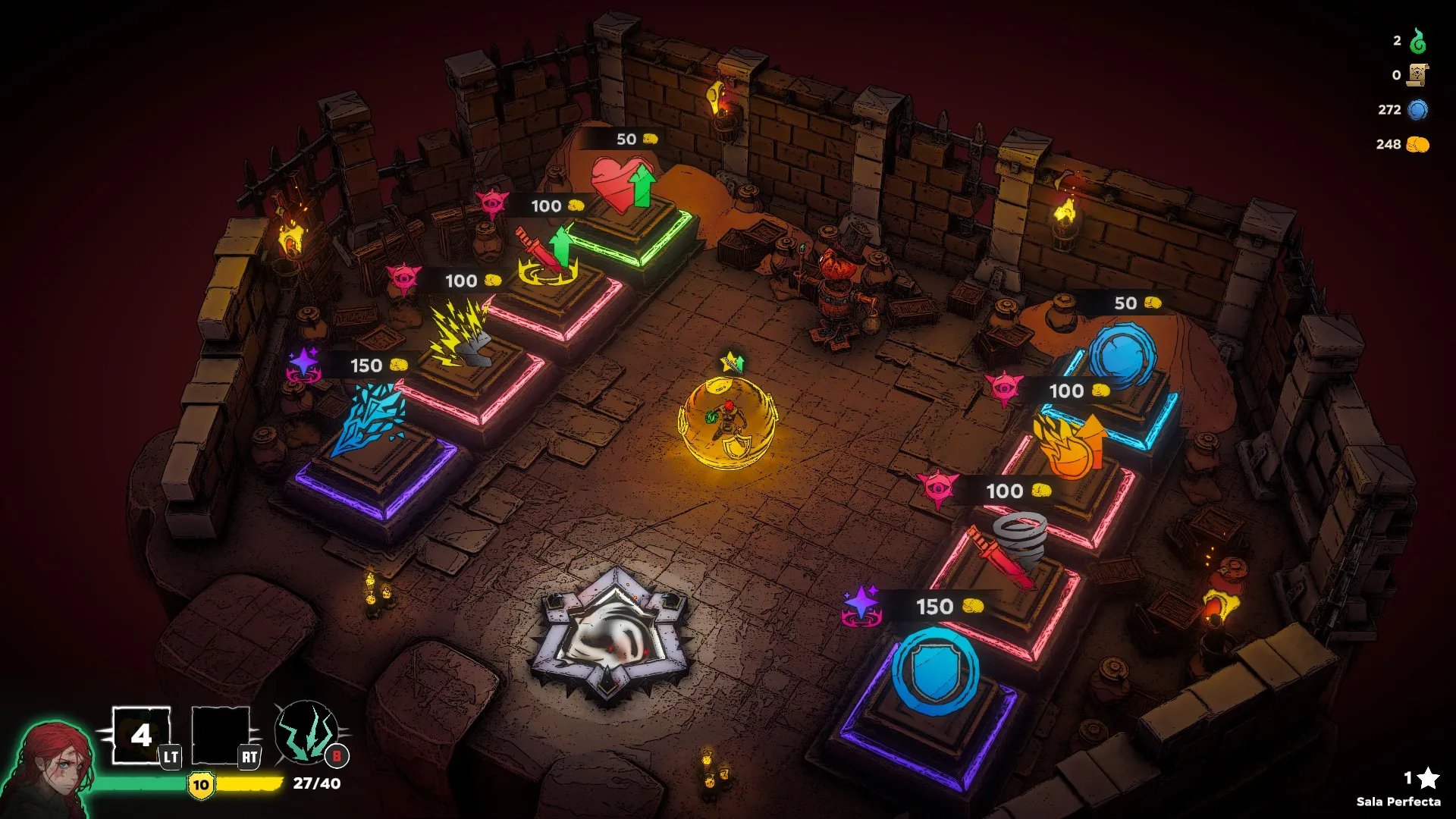The height and width of the screenshot is (819, 1456).
Task: Choose the heart upgrade priced 50
Action: pos(623,184)
